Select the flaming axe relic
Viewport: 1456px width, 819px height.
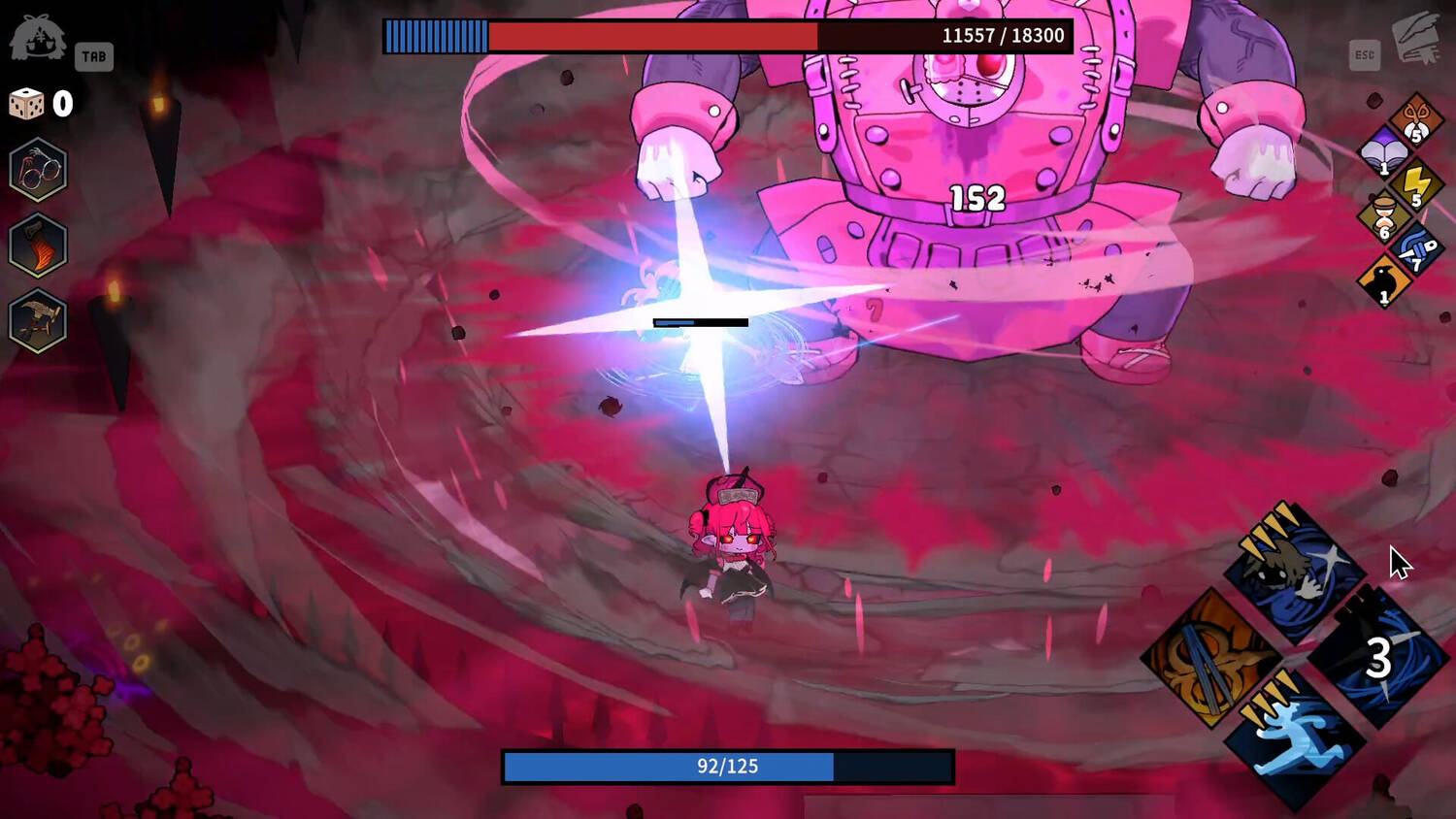tap(38, 245)
